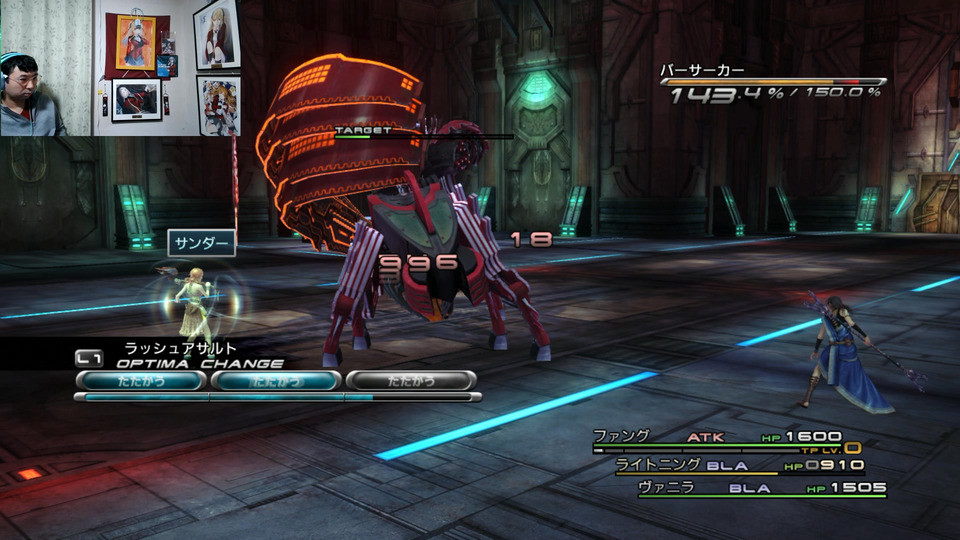960x540 pixels.
Task: Click the TARGET marker above the enemy
Action: pyautogui.click(x=364, y=131)
